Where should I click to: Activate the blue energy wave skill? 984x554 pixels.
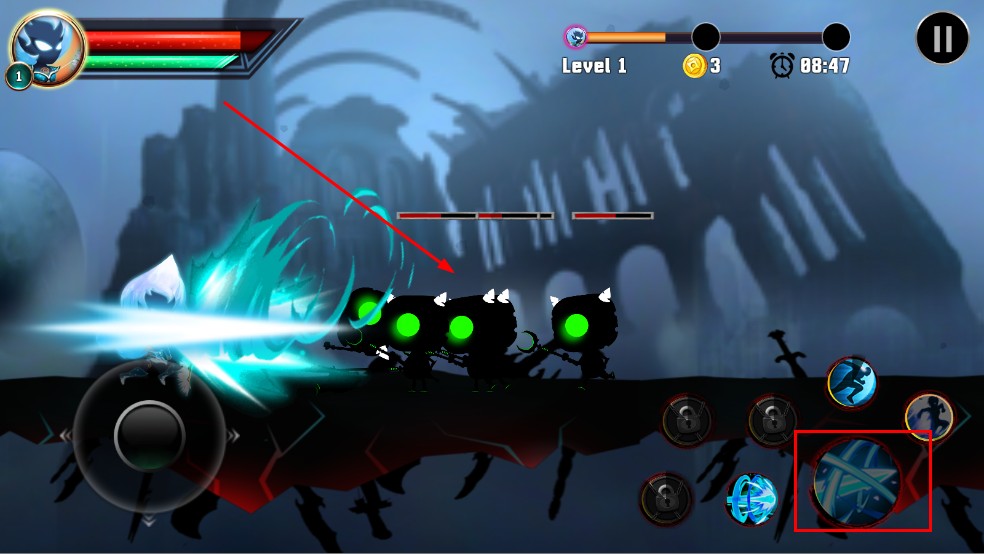pos(752,499)
